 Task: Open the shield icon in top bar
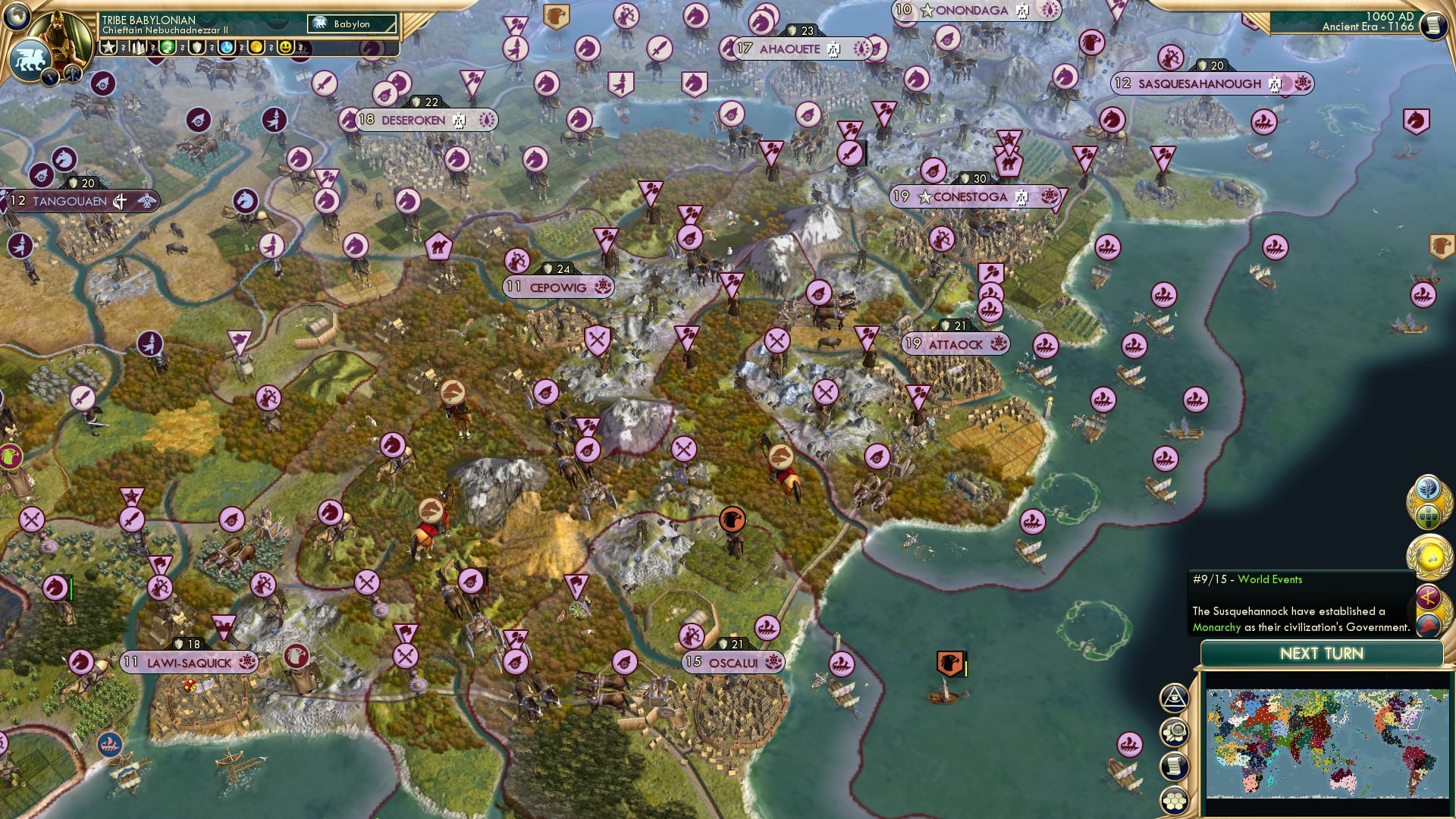coord(197,48)
